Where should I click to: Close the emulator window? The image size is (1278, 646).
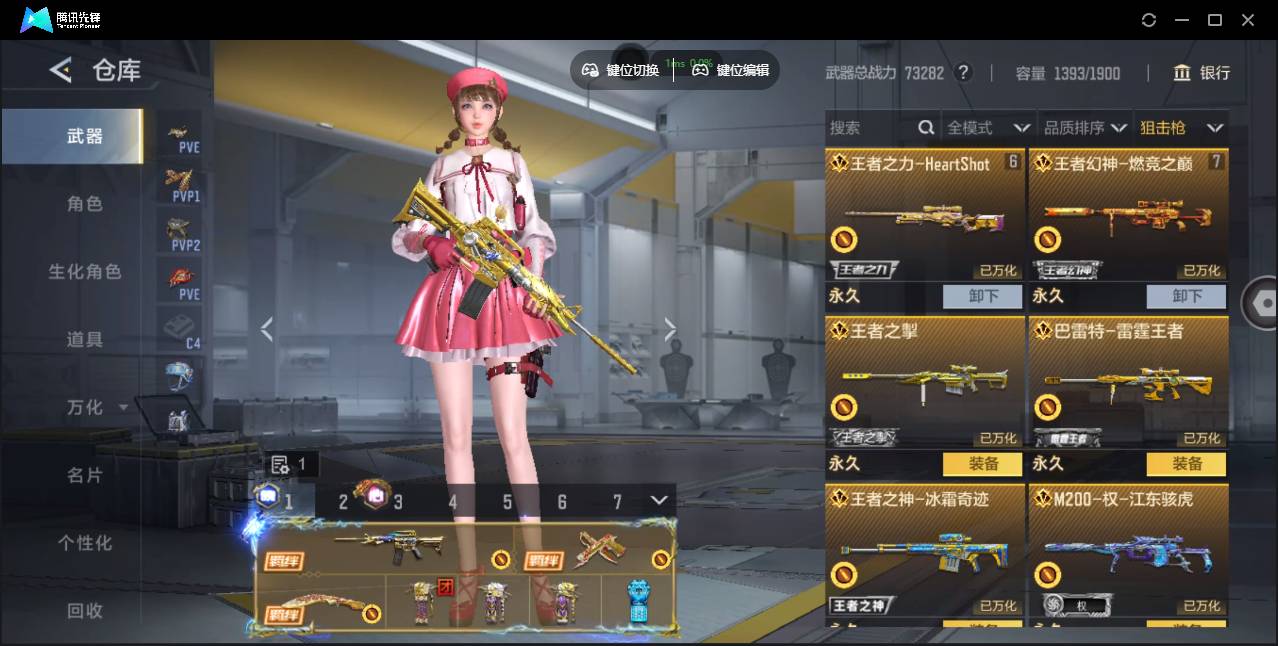(1248, 20)
